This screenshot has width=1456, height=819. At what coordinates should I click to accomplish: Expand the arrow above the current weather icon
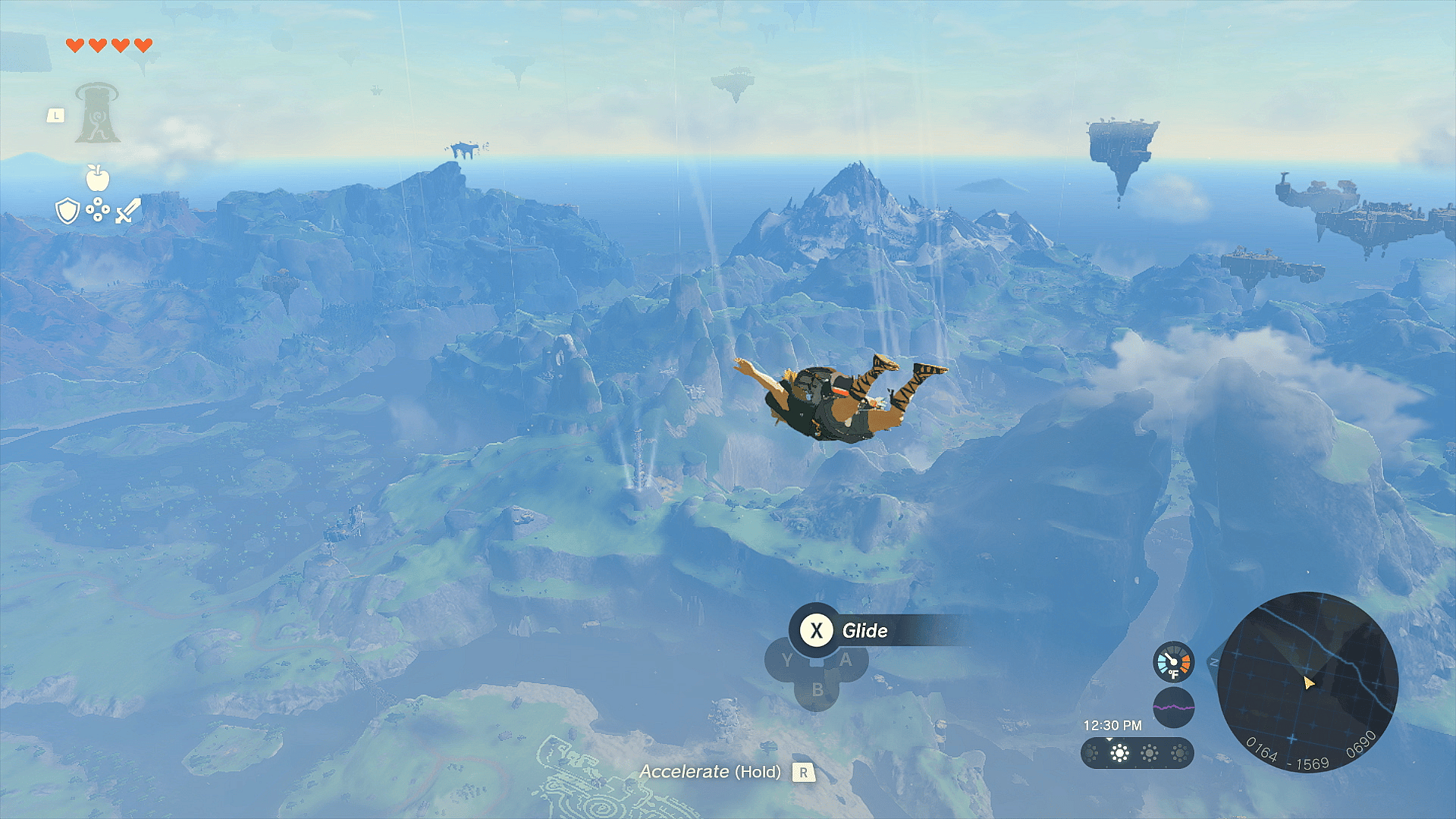(1109, 738)
